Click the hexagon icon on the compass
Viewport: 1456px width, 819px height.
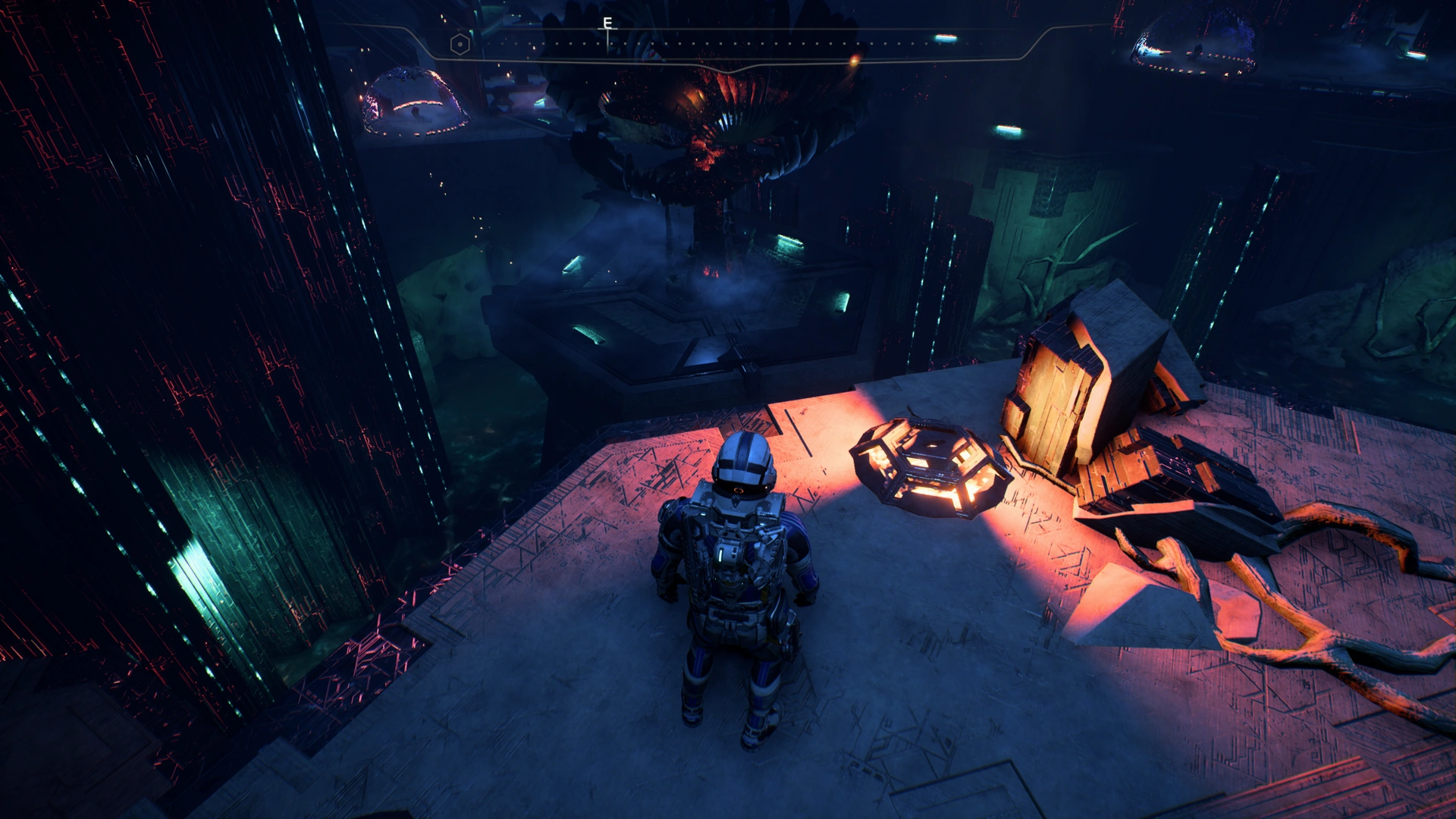[x=460, y=44]
